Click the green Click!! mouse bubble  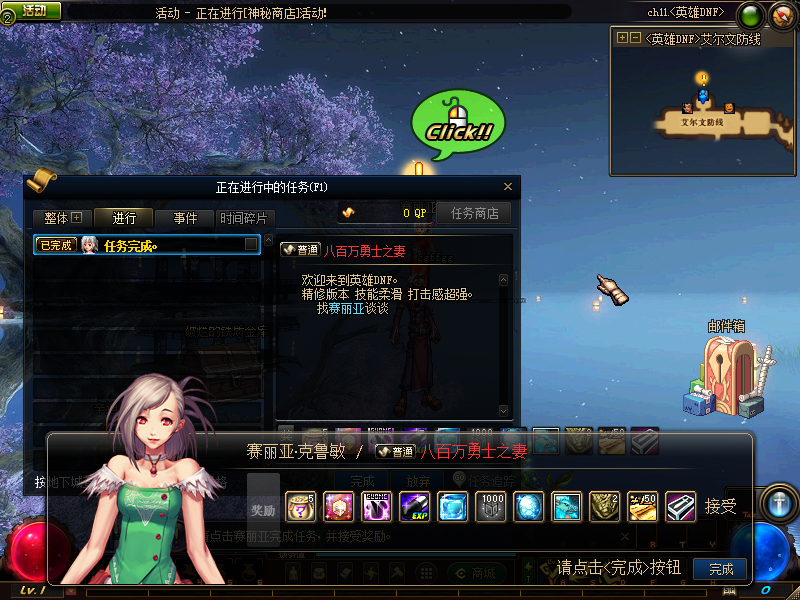click(458, 127)
